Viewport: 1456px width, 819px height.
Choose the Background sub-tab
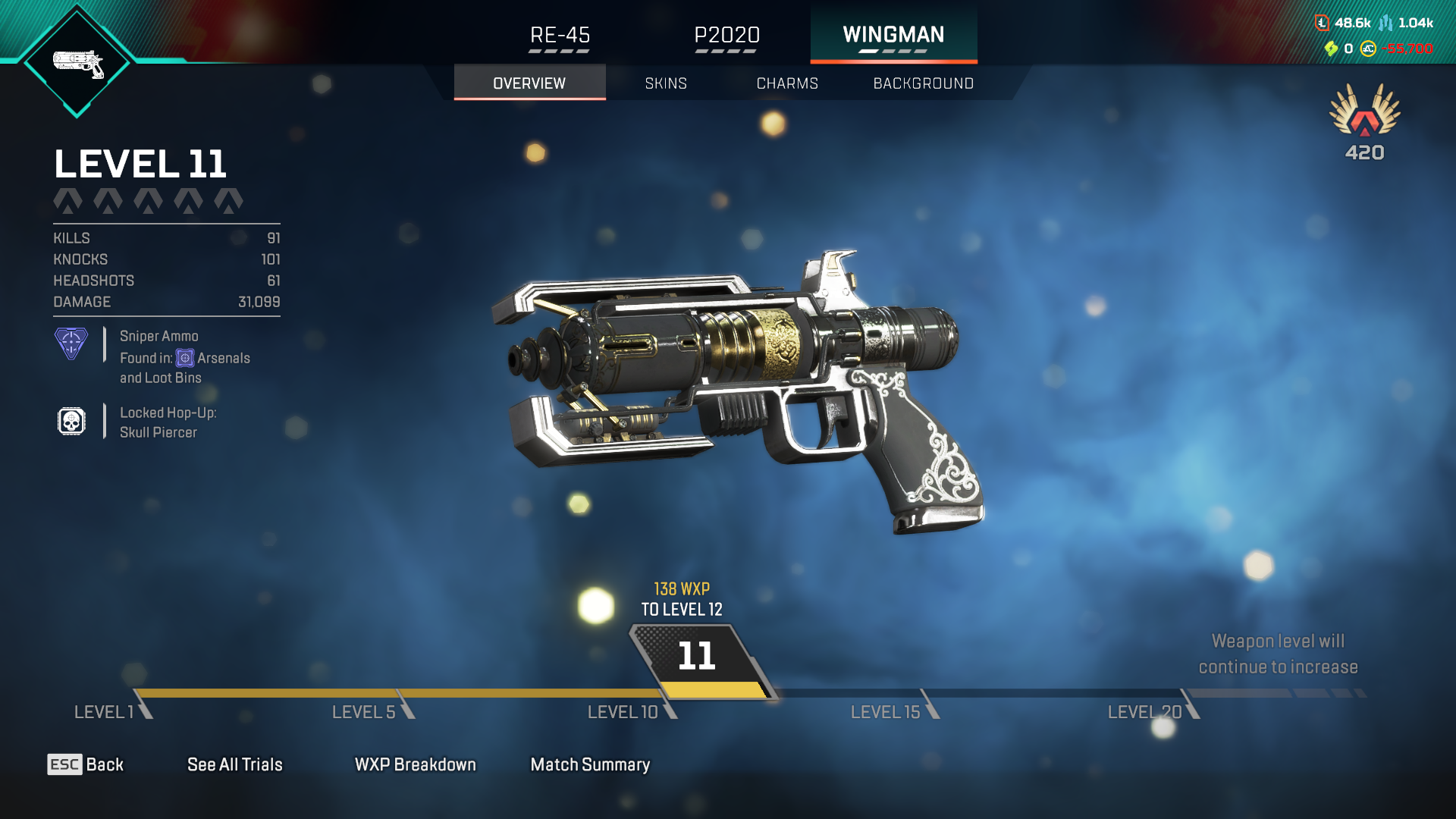click(923, 83)
